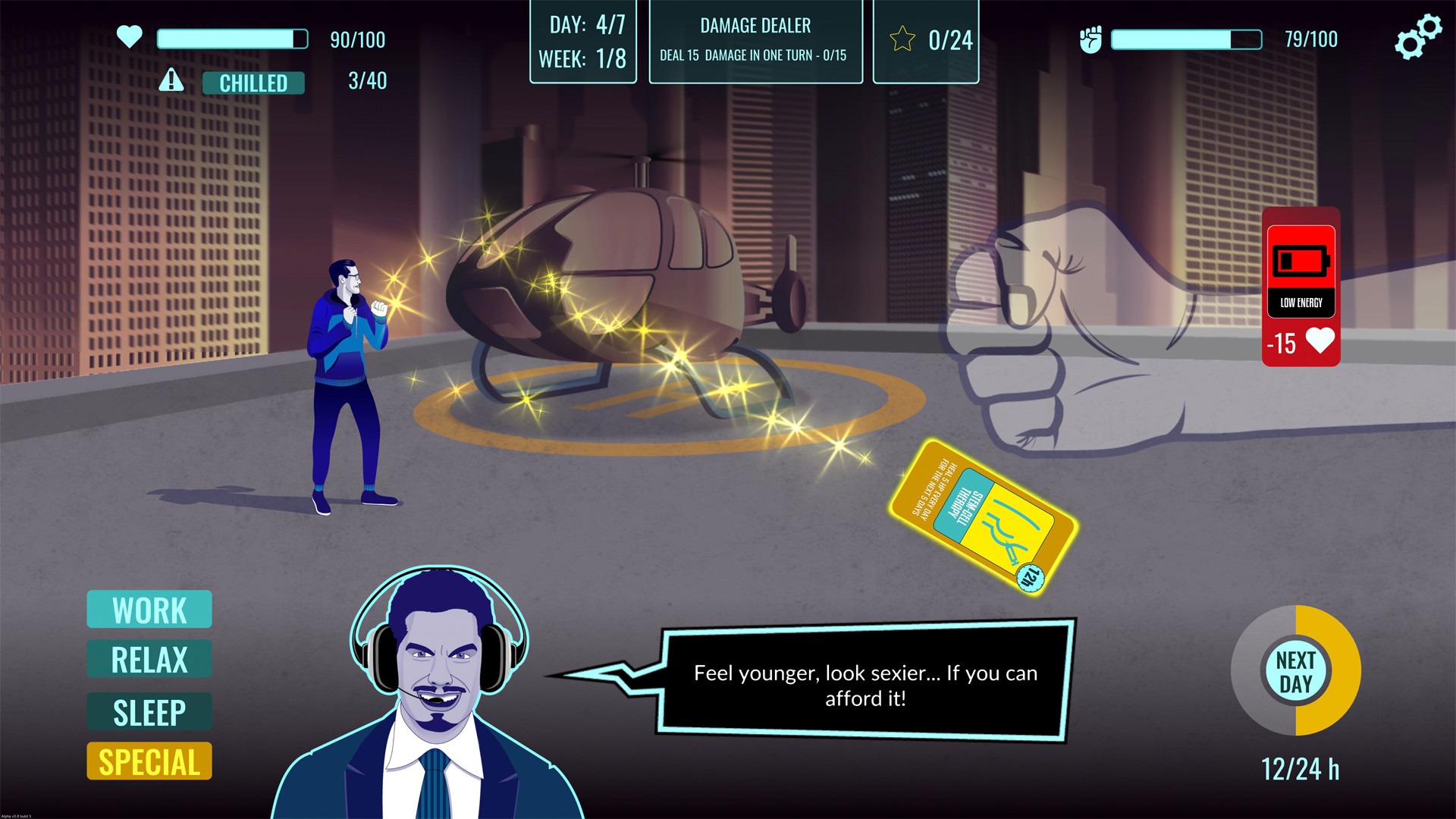Image resolution: width=1456 pixels, height=819 pixels.
Task: Click the CHILLED status badge
Action: (x=253, y=83)
